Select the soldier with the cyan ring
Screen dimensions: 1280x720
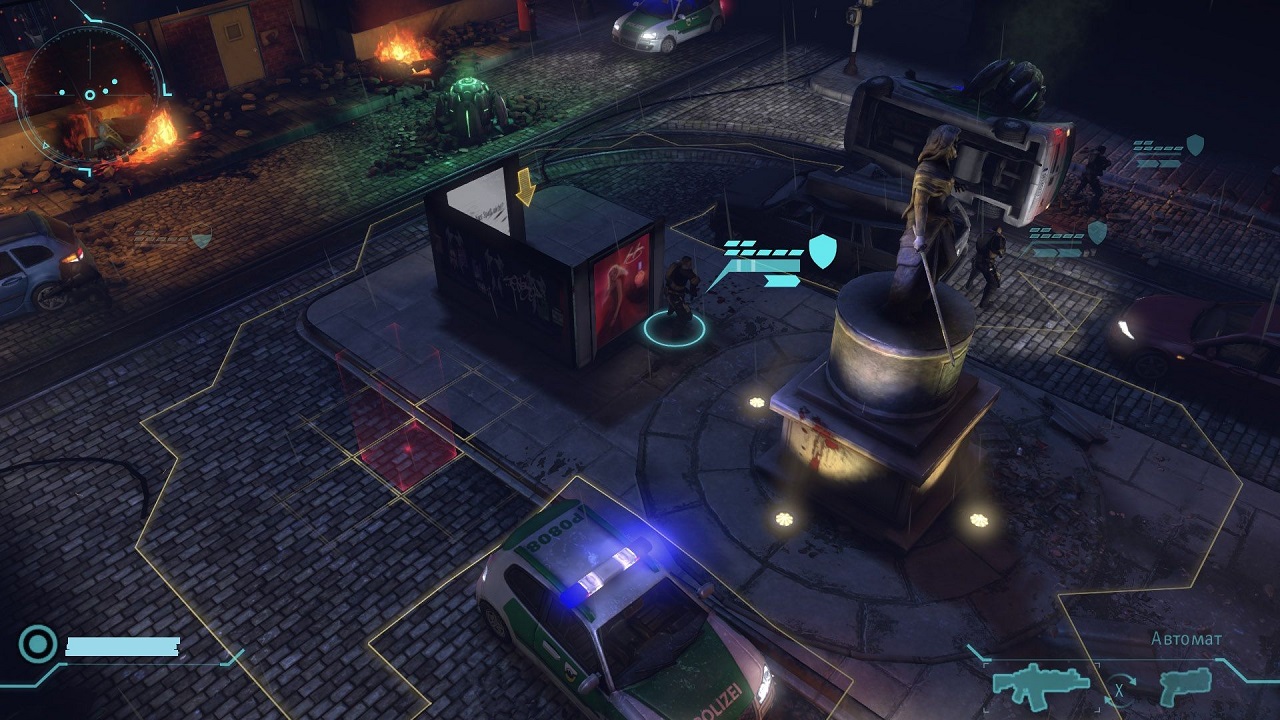click(675, 298)
